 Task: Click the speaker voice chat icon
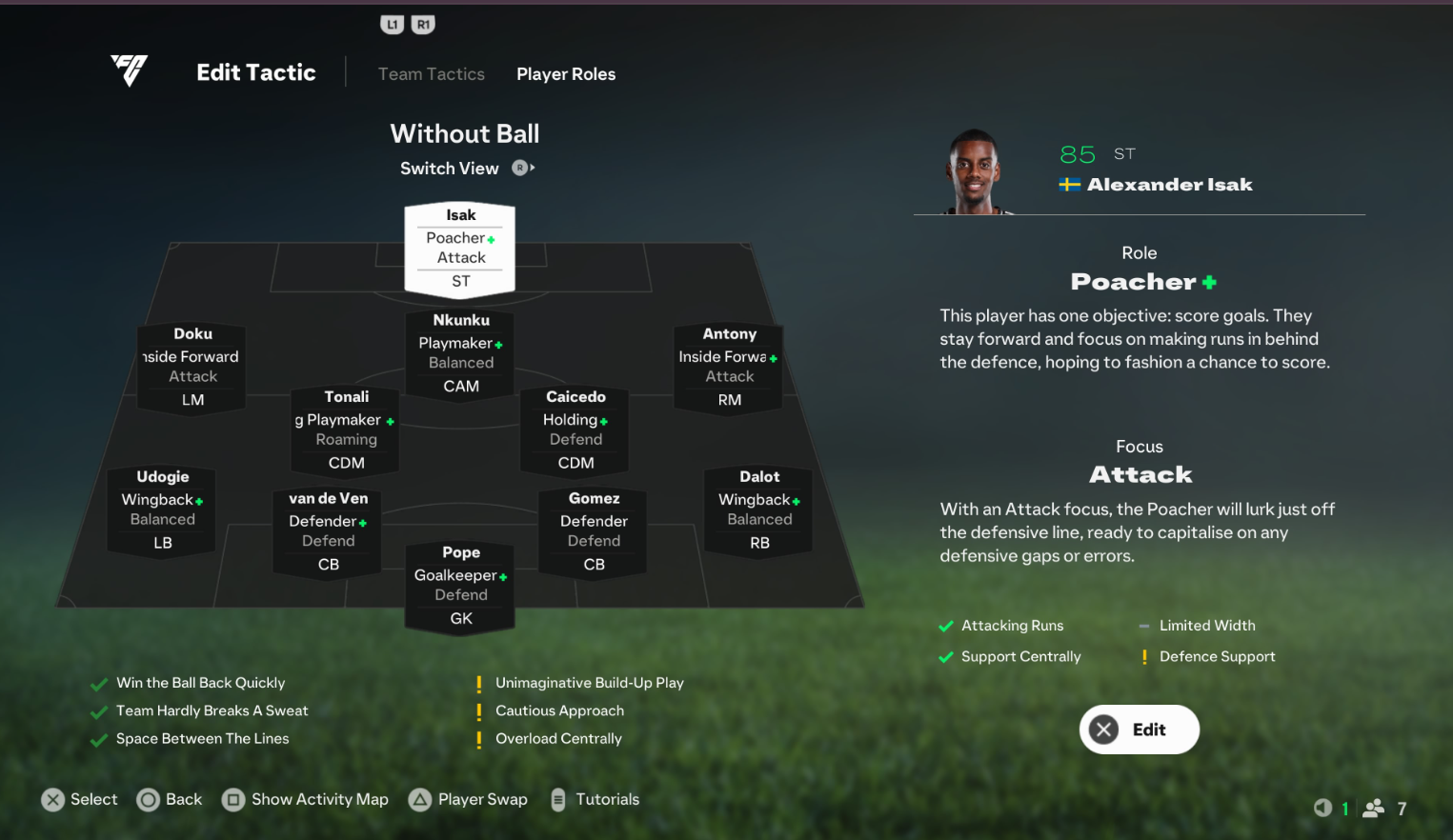click(x=1324, y=808)
